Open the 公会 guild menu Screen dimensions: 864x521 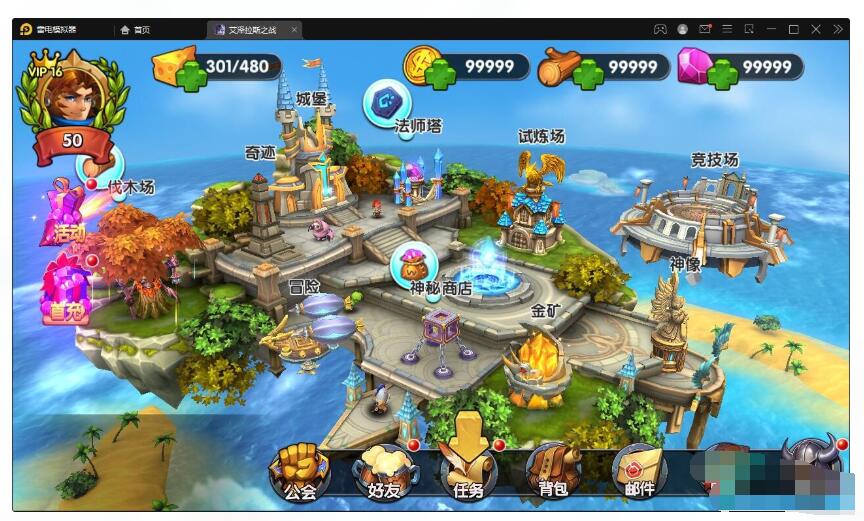(x=300, y=470)
